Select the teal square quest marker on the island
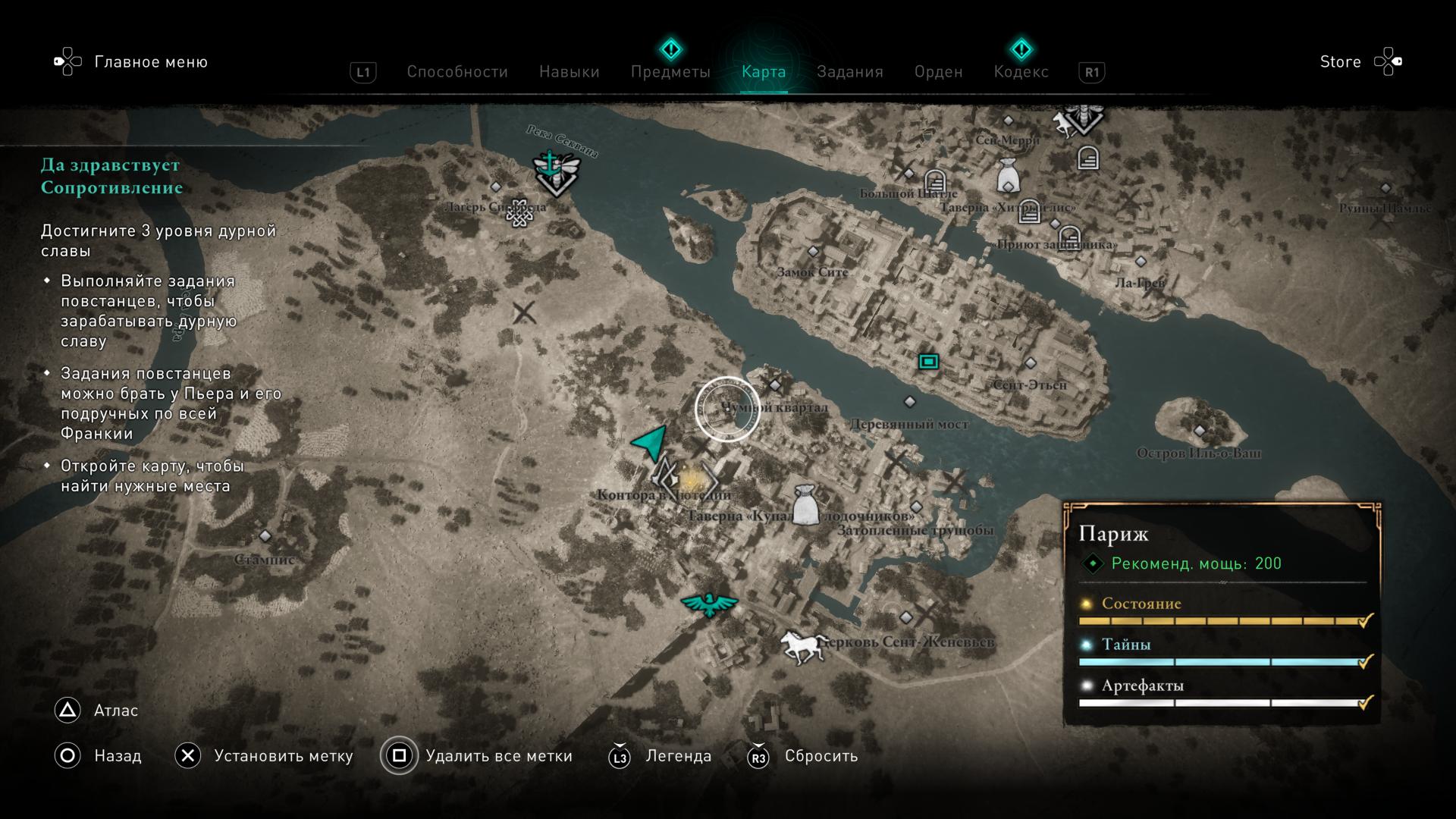 pos(928,362)
